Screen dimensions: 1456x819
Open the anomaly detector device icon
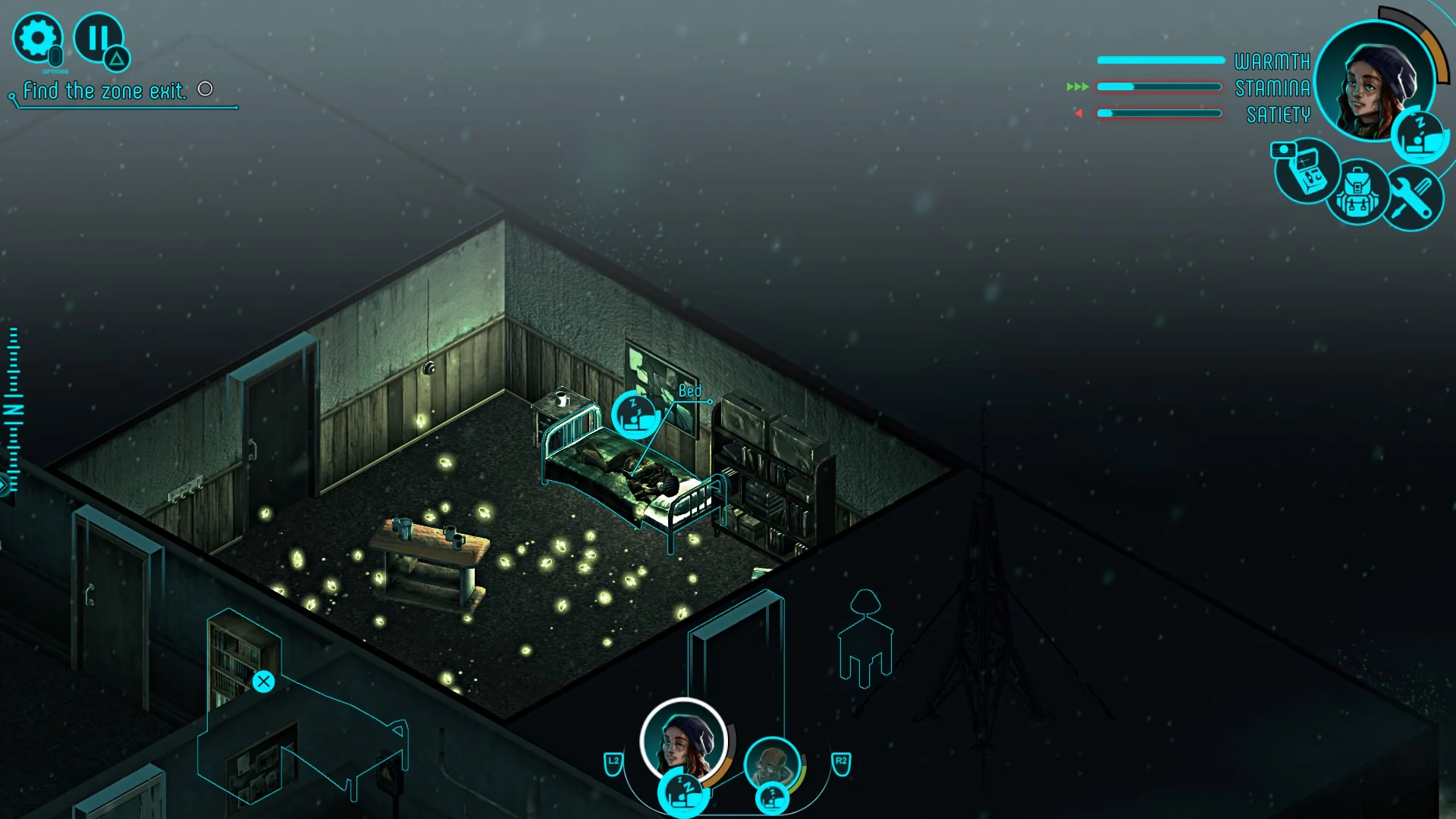pos(1306,174)
